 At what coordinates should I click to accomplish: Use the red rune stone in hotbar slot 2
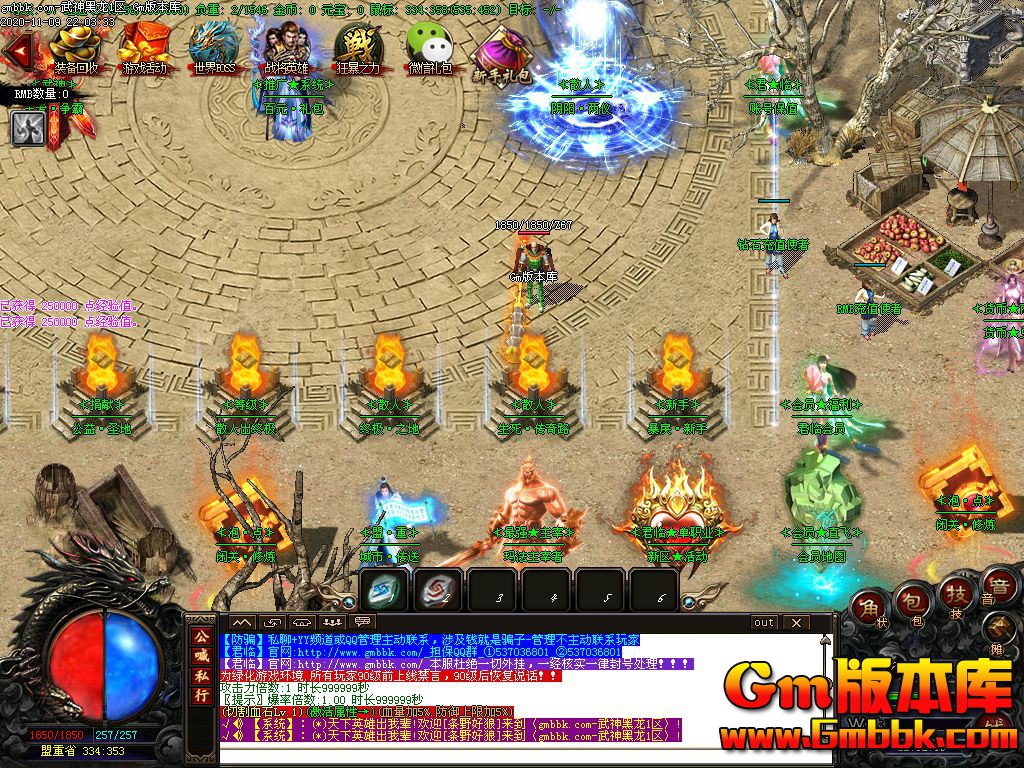tap(438, 590)
